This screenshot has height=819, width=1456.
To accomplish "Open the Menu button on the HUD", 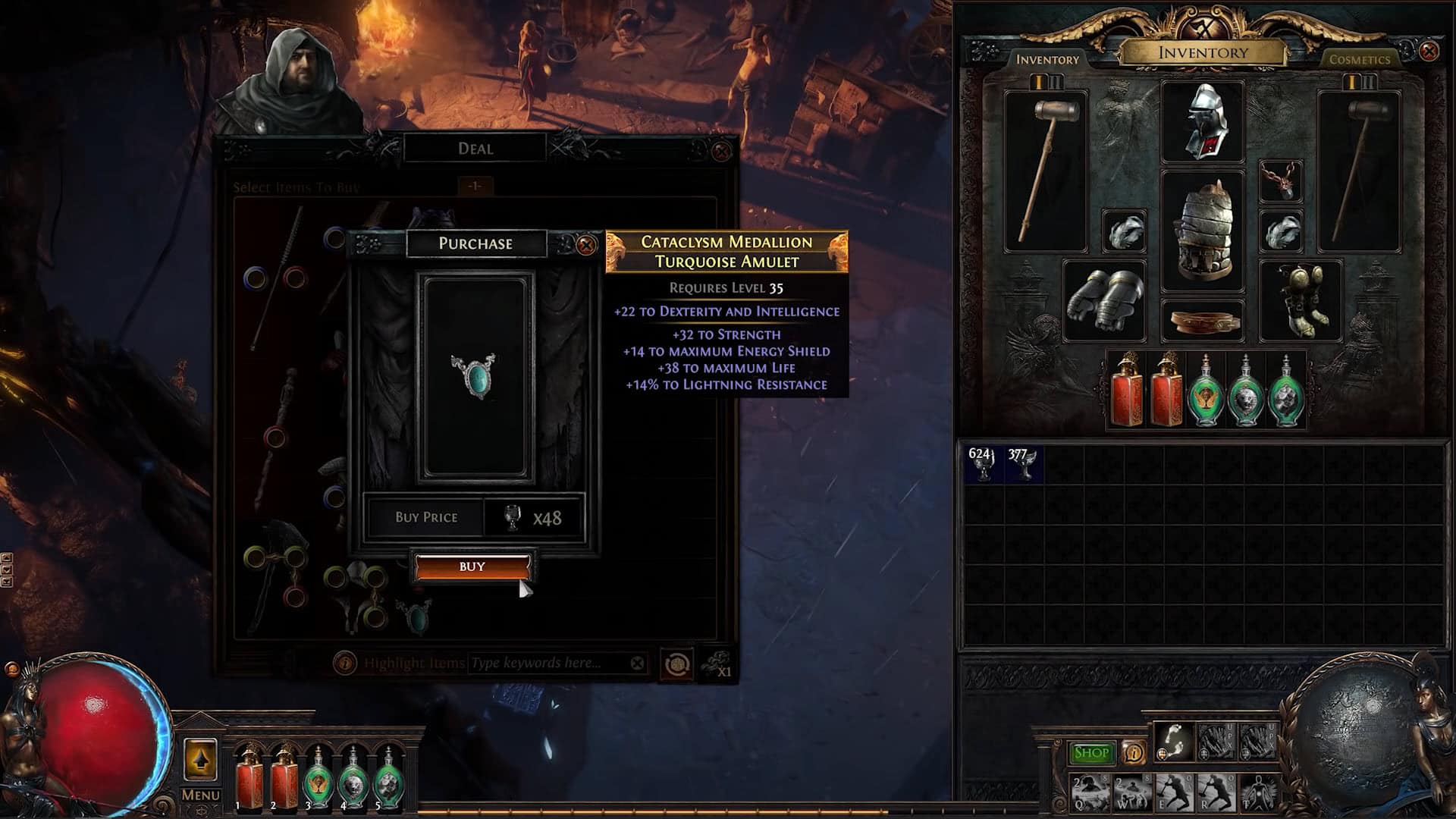I will 200,795.
